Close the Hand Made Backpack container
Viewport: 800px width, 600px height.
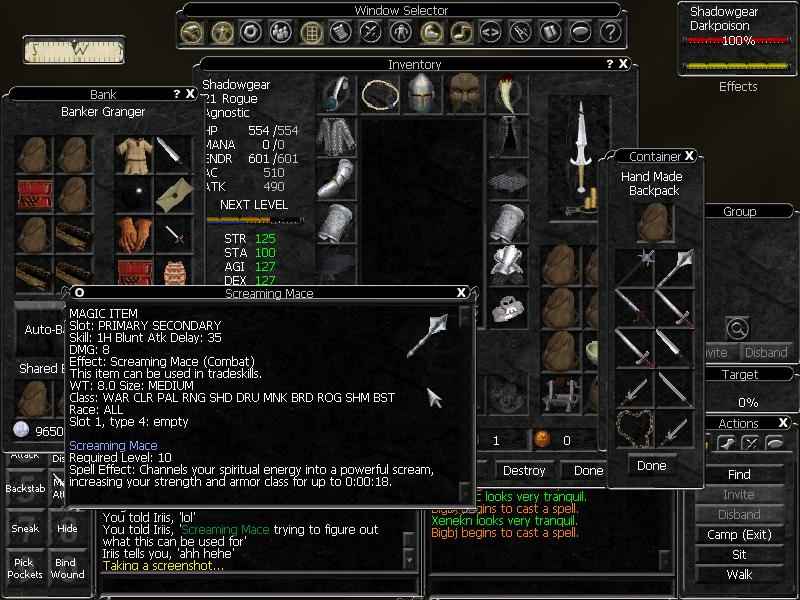(x=689, y=157)
